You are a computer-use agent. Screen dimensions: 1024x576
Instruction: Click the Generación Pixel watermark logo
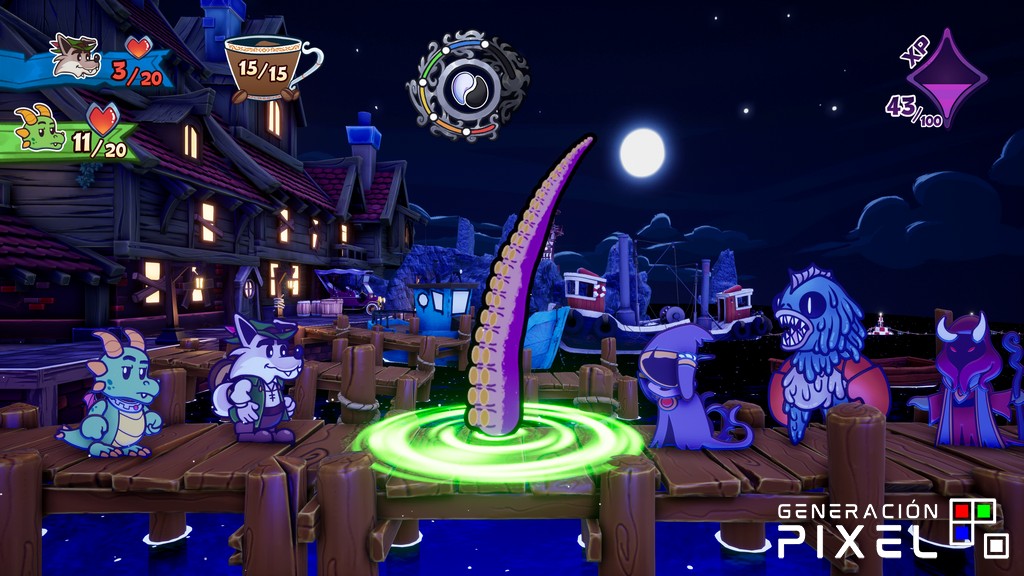pos(892,528)
